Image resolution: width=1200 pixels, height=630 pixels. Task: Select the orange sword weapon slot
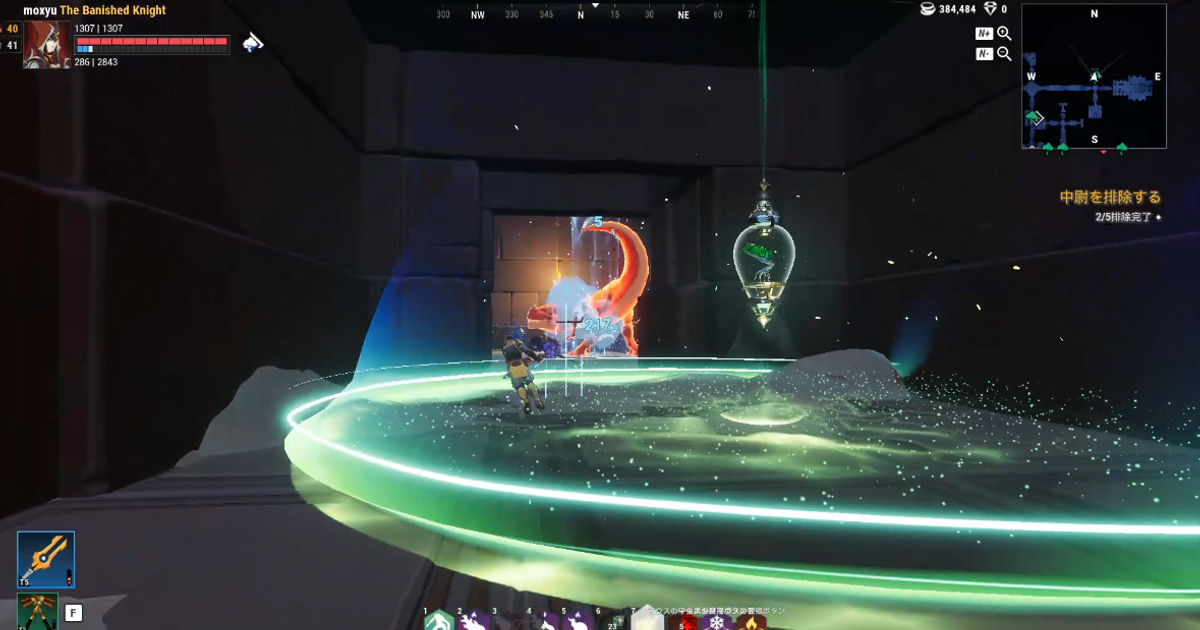click(x=46, y=559)
